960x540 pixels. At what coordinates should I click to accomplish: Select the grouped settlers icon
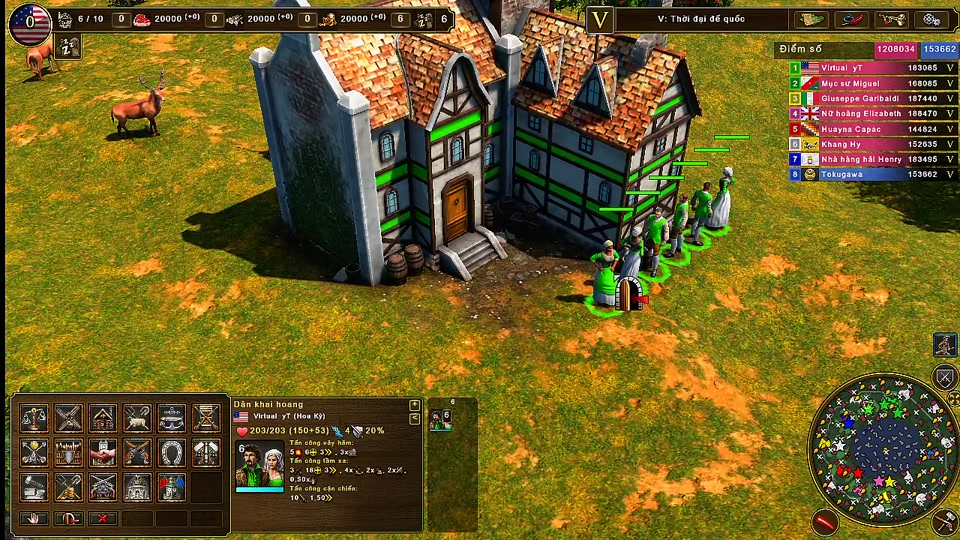[440, 420]
